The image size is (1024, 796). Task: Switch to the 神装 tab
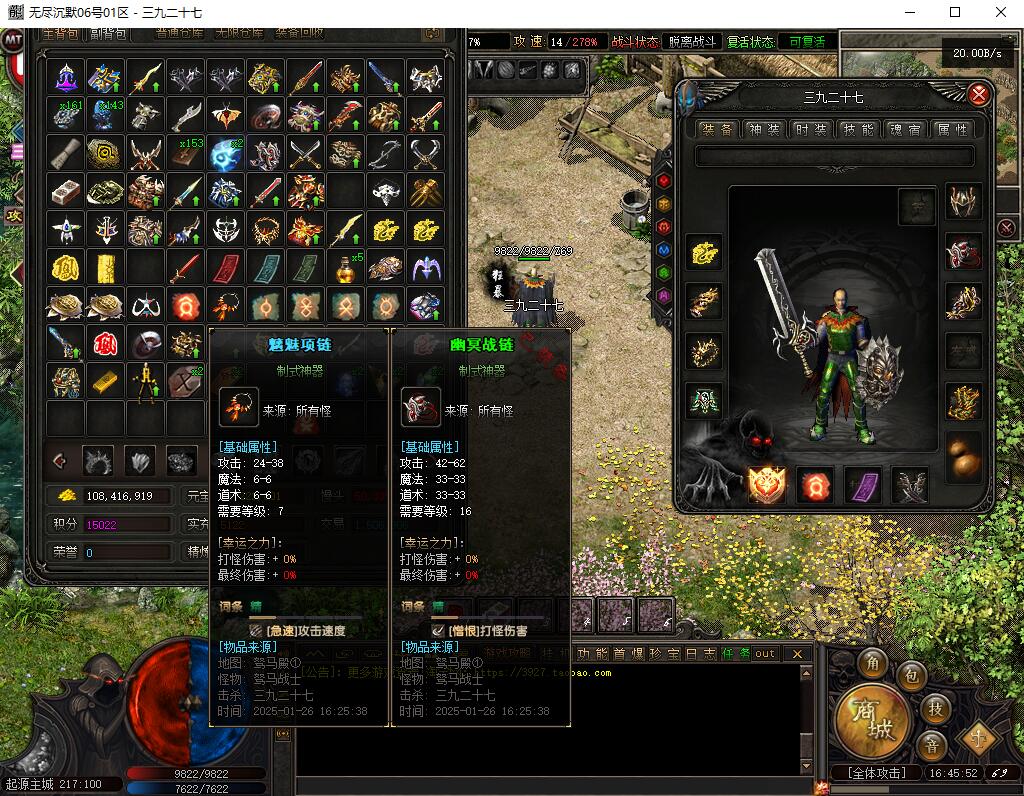click(x=766, y=130)
